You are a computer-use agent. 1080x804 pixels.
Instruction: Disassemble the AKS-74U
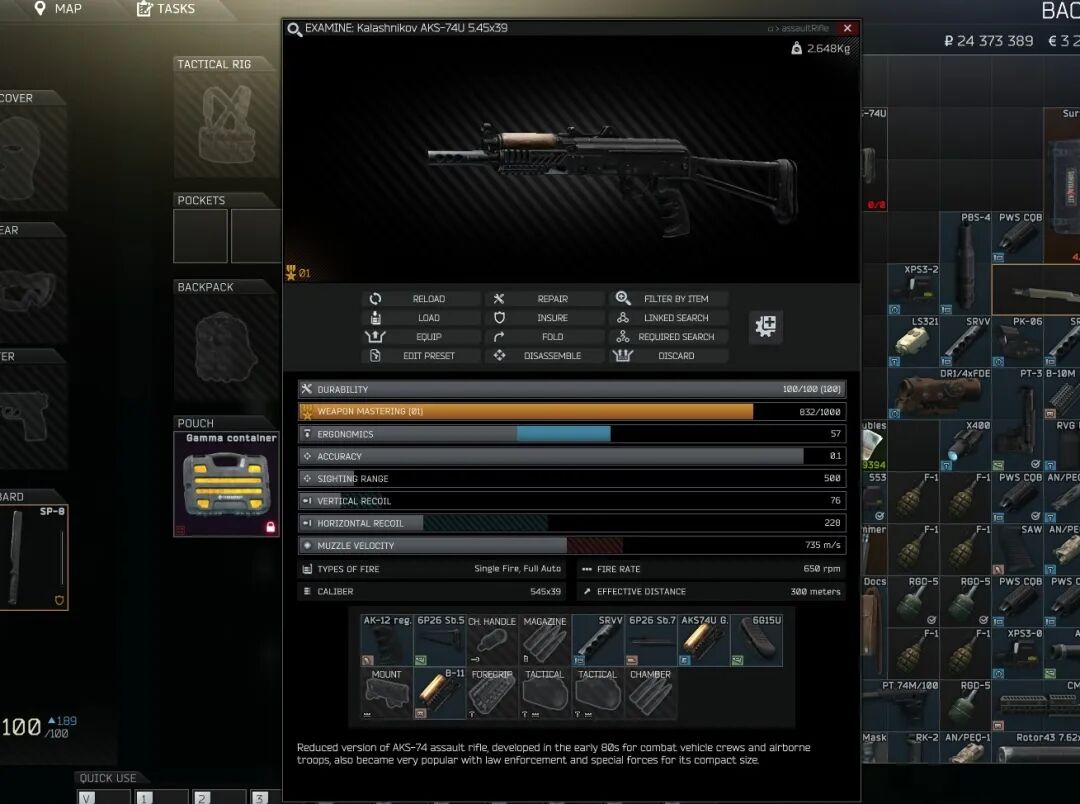[544, 356]
